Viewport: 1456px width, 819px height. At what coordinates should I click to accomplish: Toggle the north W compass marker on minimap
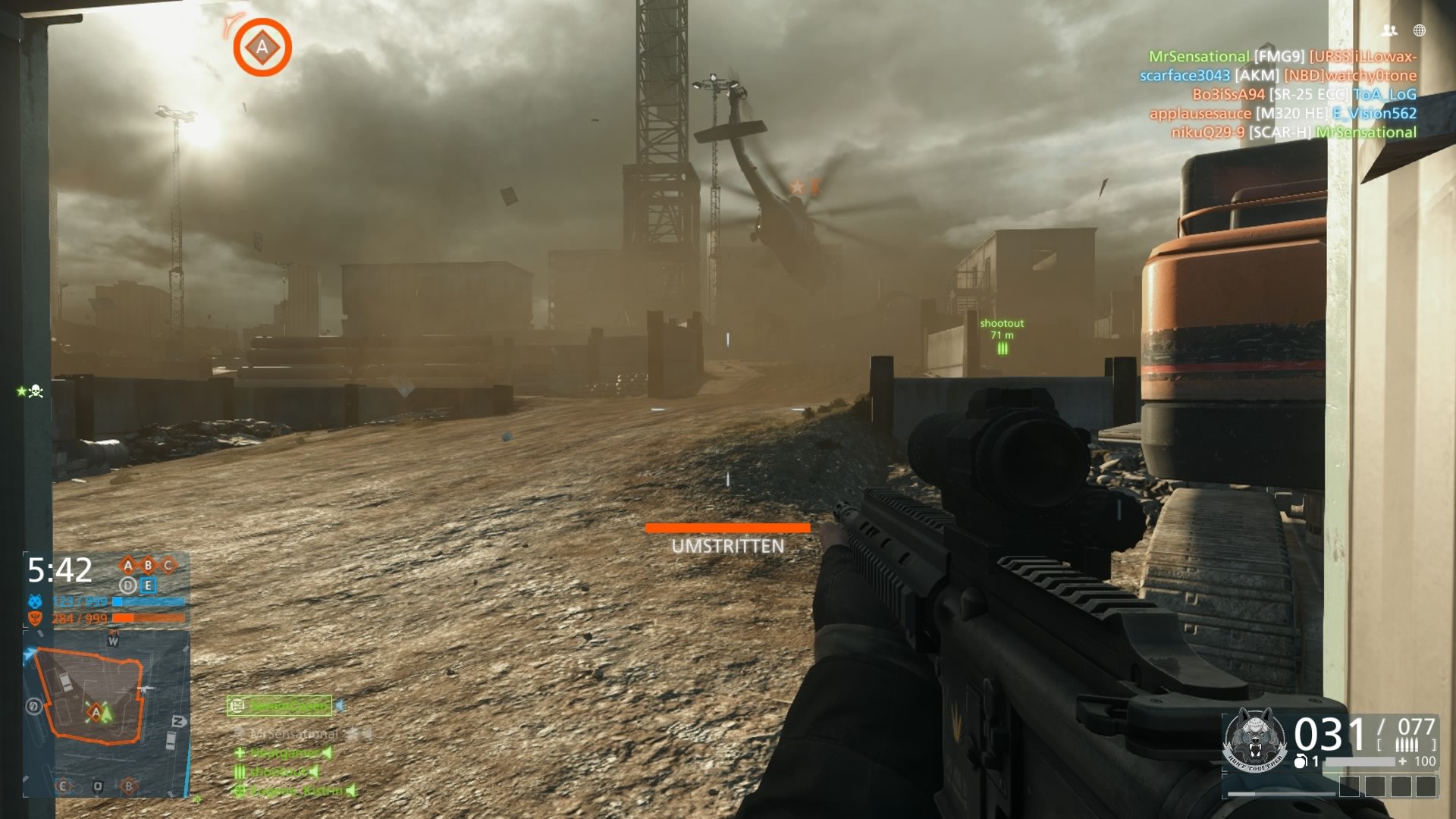point(113,641)
